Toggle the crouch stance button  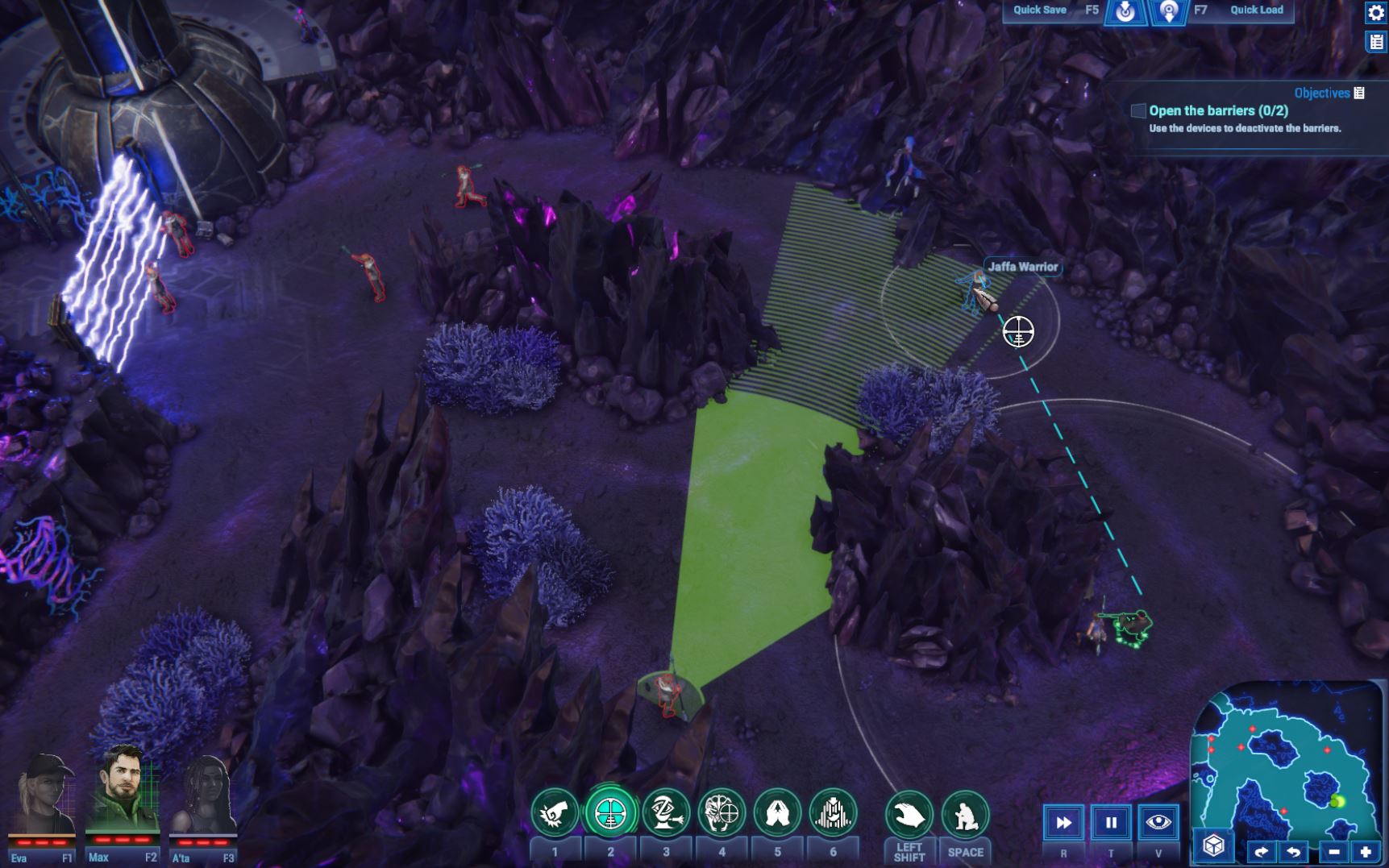pyautogui.click(x=965, y=816)
